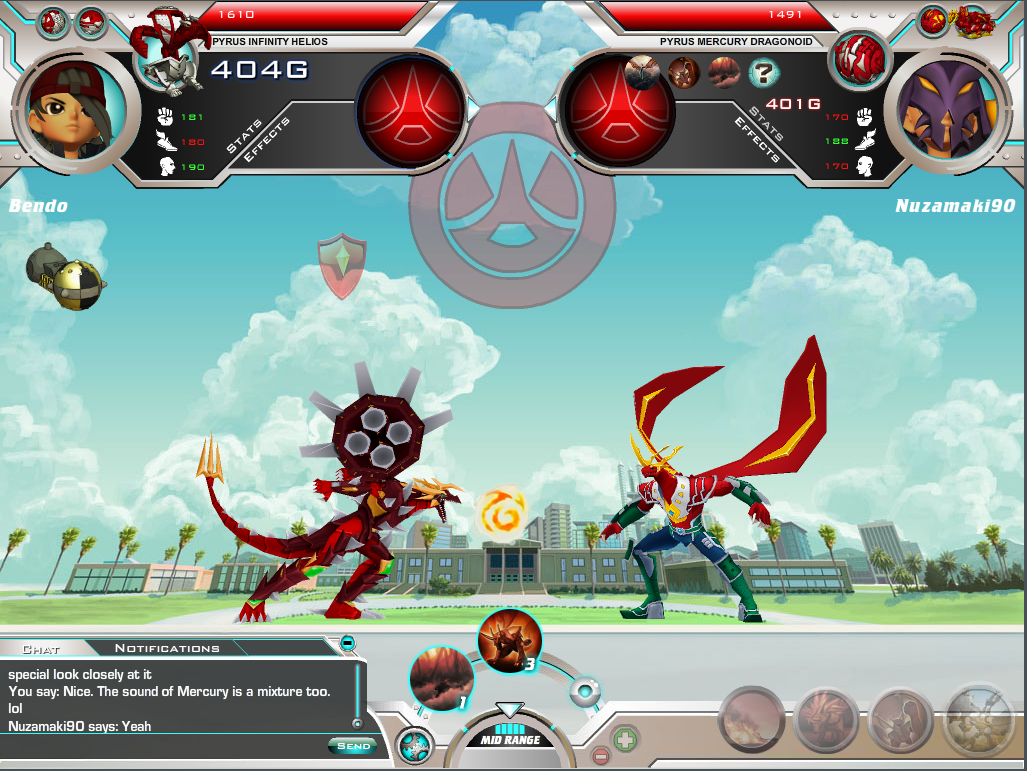The width and height of the screenshot is (1027, 771).
Task: Open Nuzamaki90's Effects panel
Action: [757, 139]
